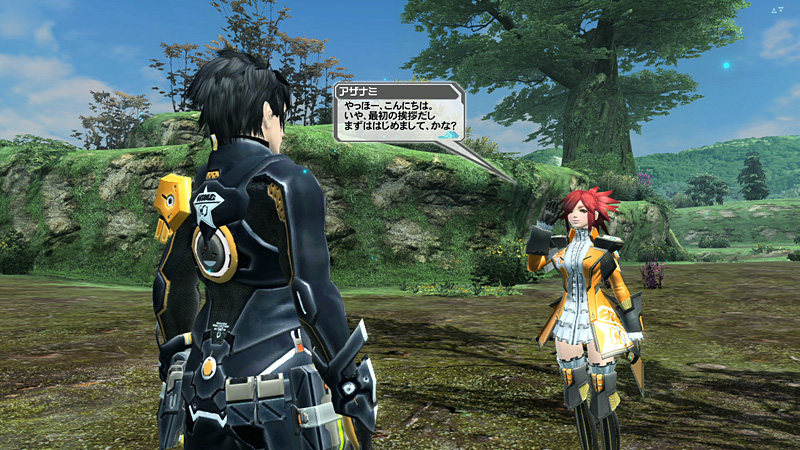Click the up triangle icon in the corner

click(x=773, y=10)
